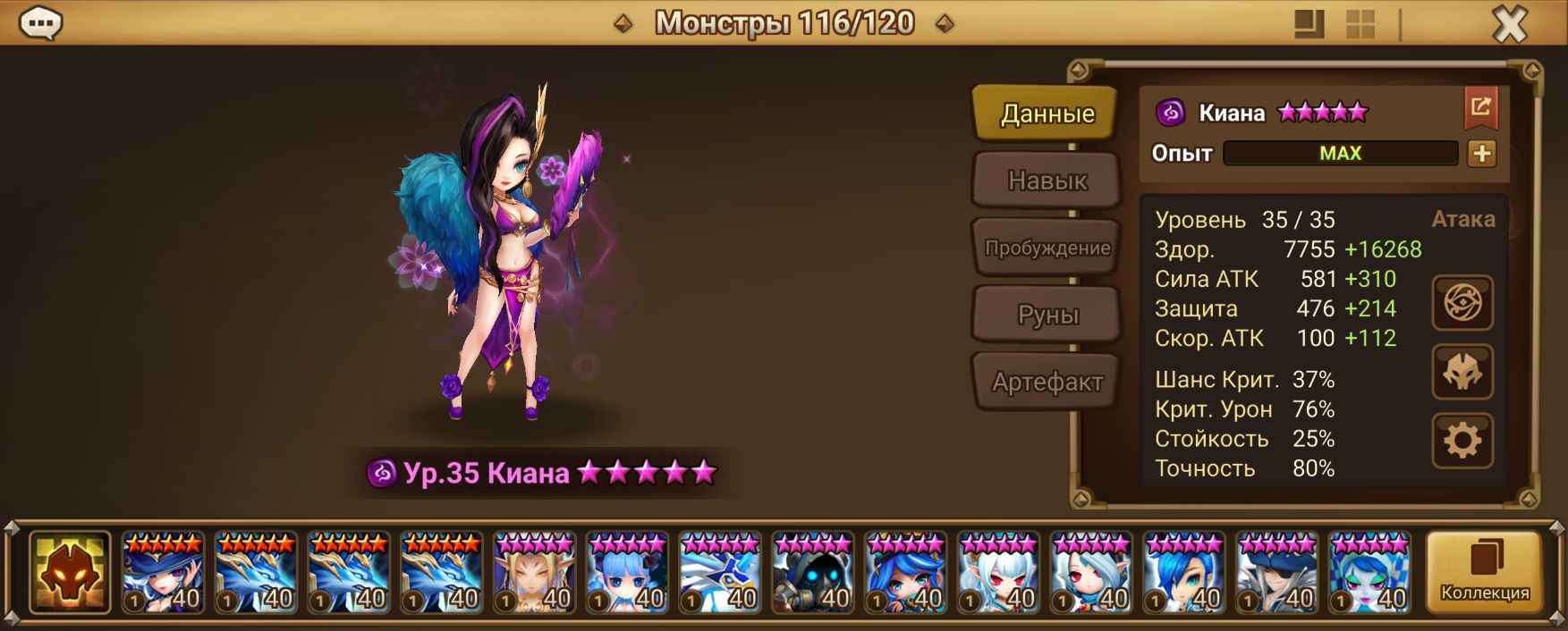Switch to the Навык tab
Image resolution: width=1568 pixels, height=631 pixels.
pos(1047,181)
